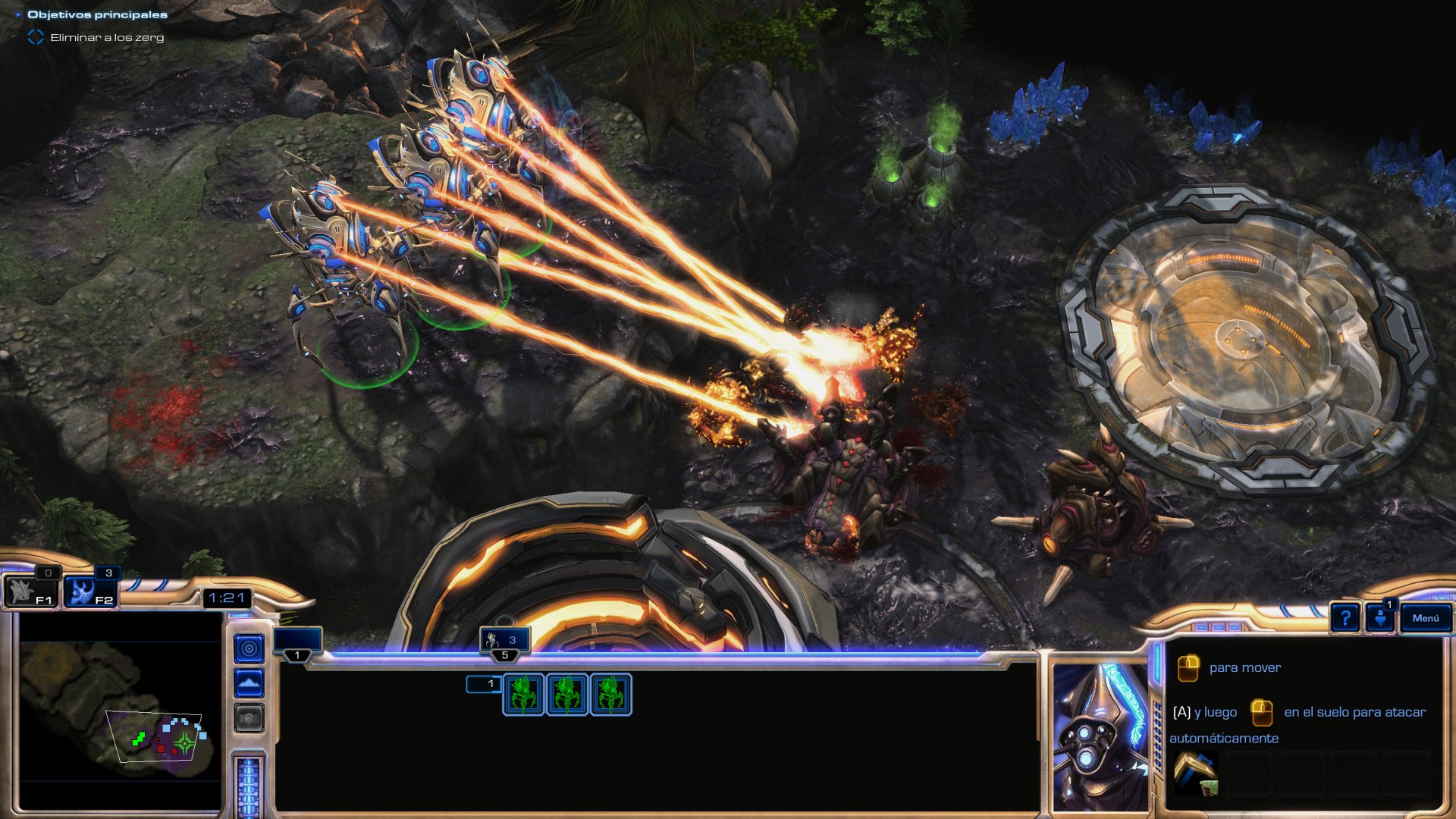Screen dimensions: 1456x819
Task: Click the Protoss unit portrait
Action: point(1100,736)
